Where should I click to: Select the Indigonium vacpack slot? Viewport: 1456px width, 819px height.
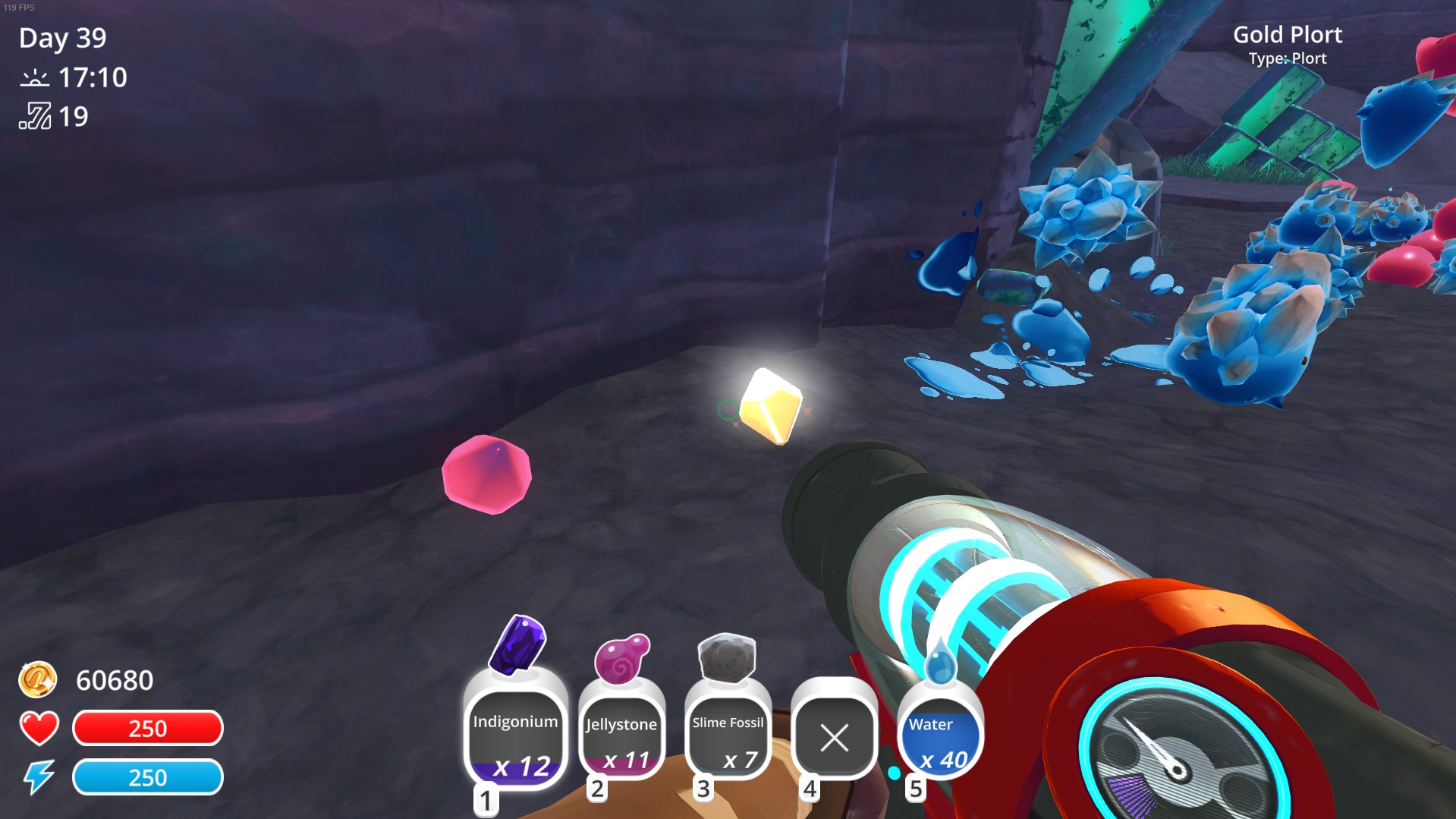coord(515,736)
